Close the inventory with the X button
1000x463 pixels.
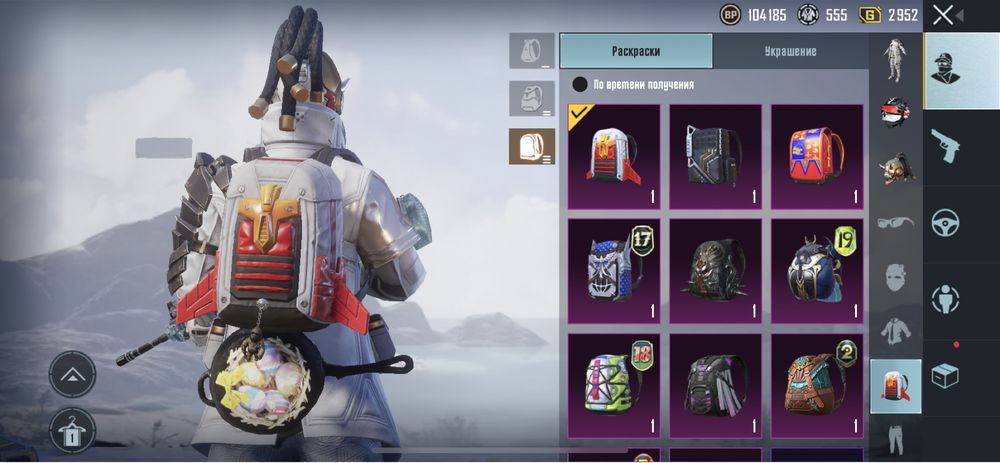[943, 15]
